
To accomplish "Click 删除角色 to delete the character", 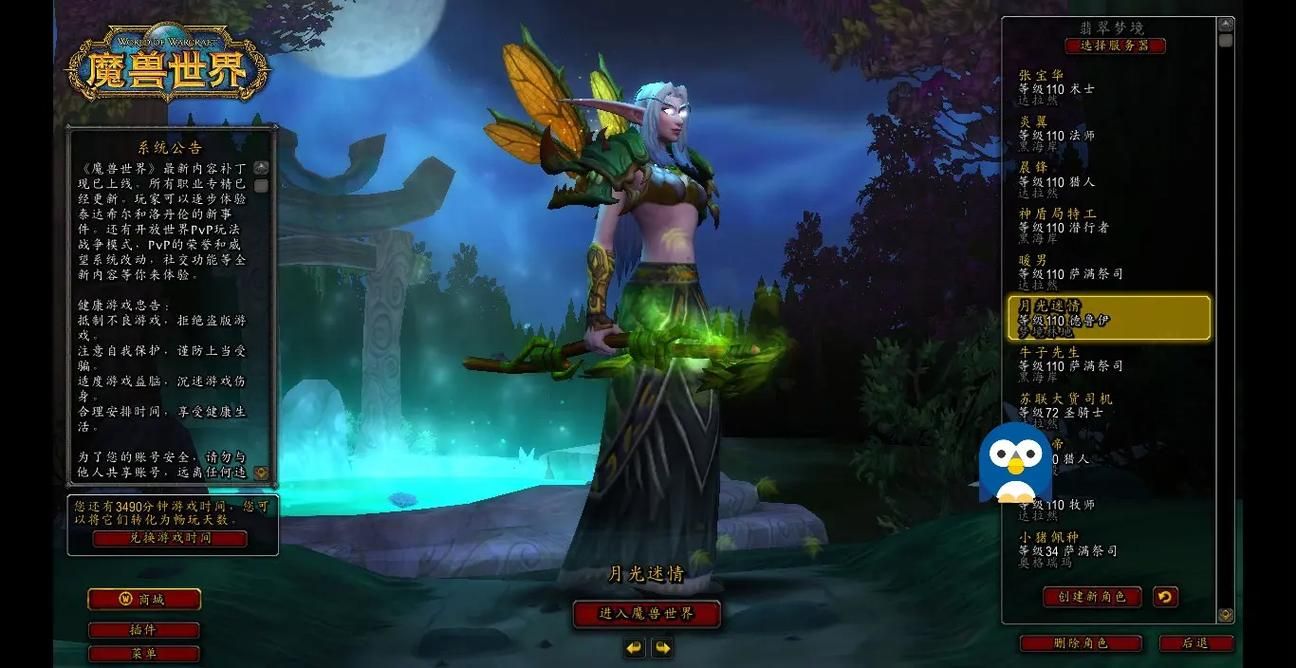I will 1081,643.
